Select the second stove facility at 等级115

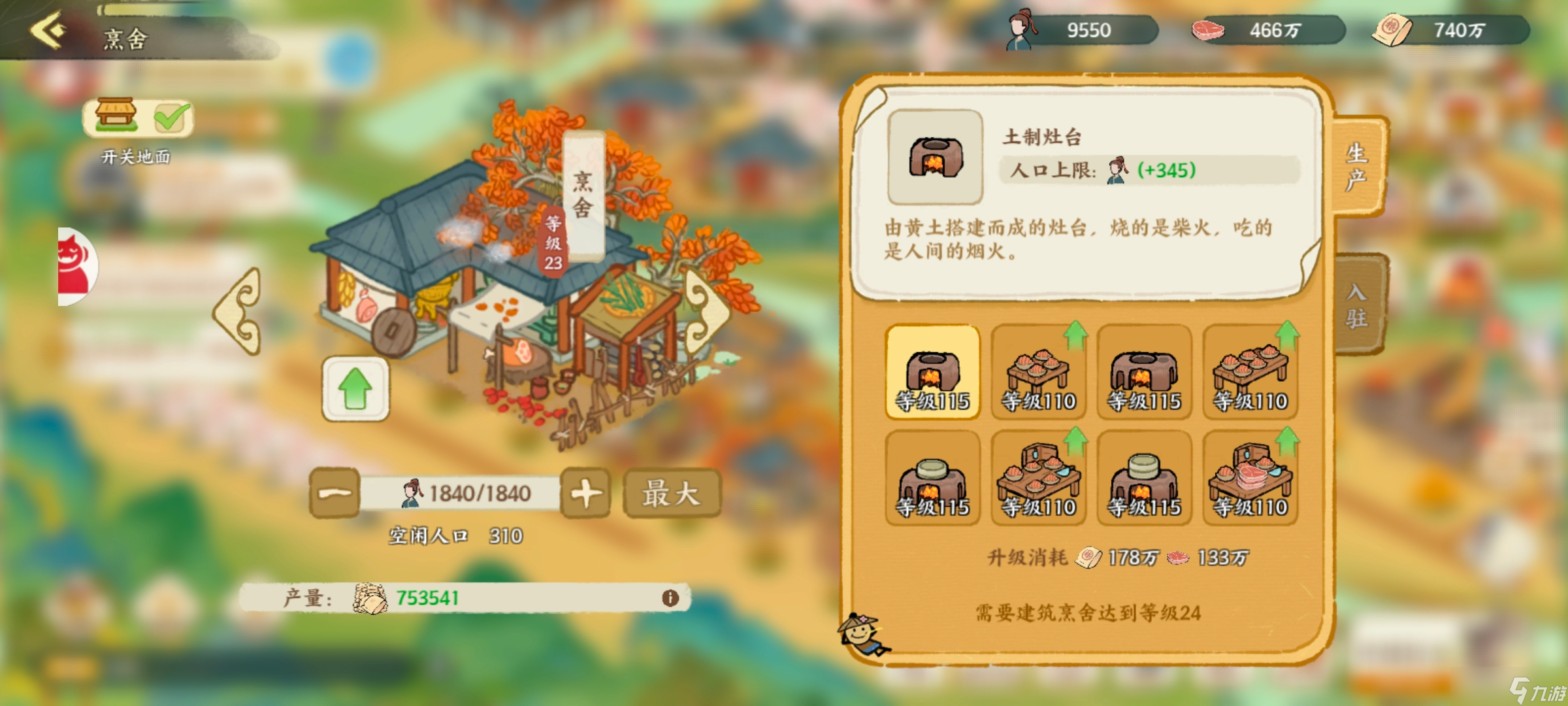(x=1146, y=373)
